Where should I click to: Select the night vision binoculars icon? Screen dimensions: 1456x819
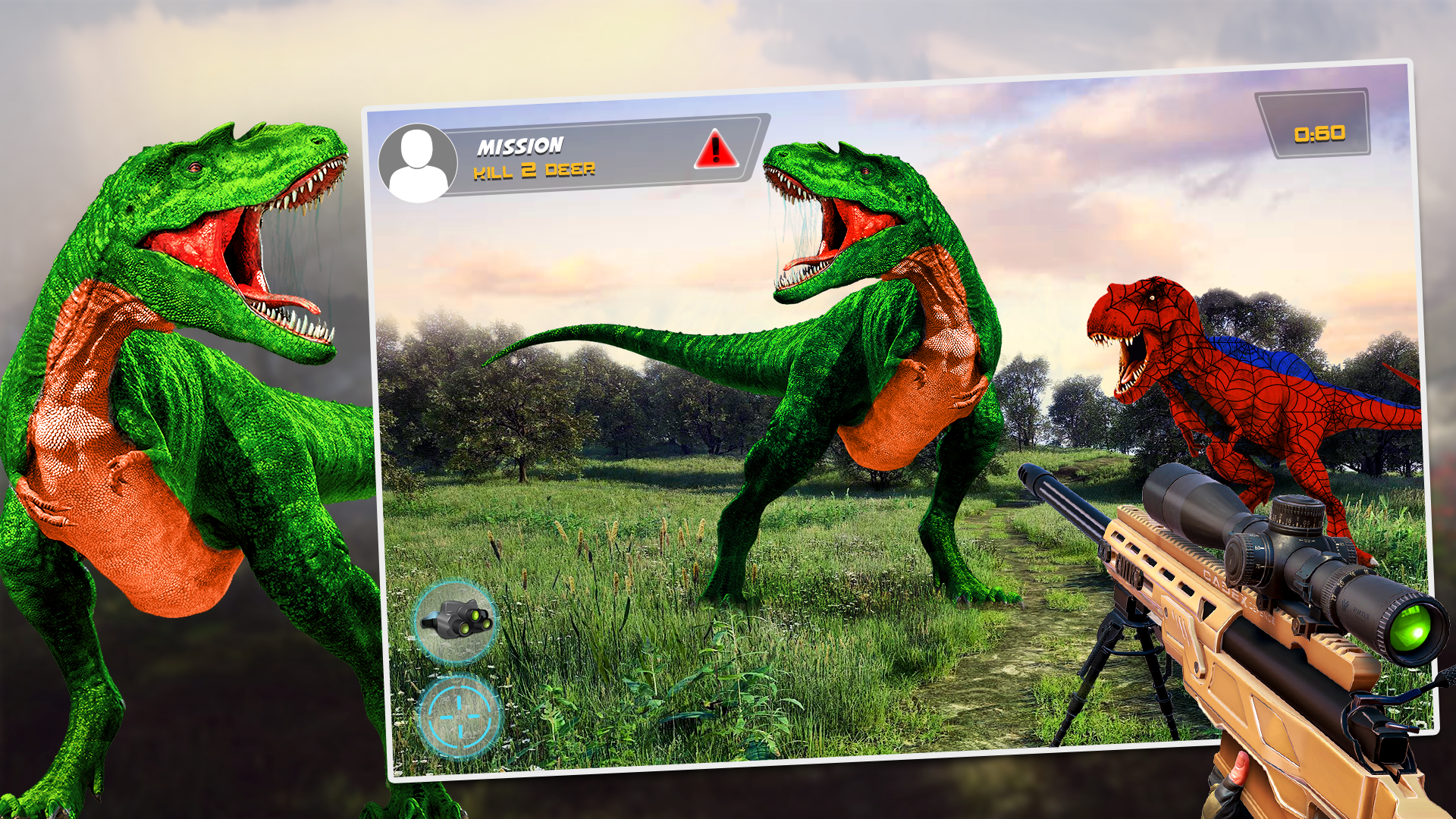point(455,623)
